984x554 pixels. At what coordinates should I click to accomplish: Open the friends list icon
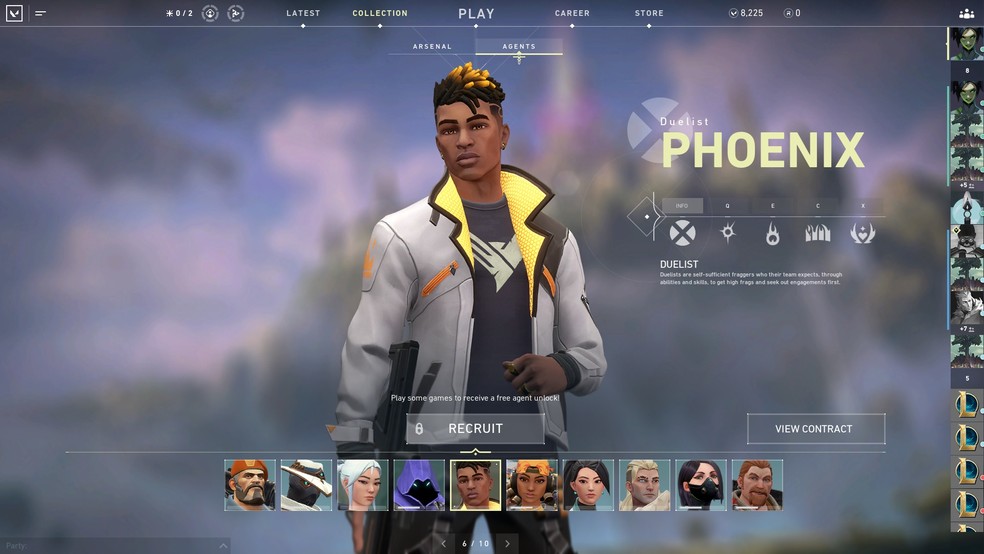tap(966, 14)
